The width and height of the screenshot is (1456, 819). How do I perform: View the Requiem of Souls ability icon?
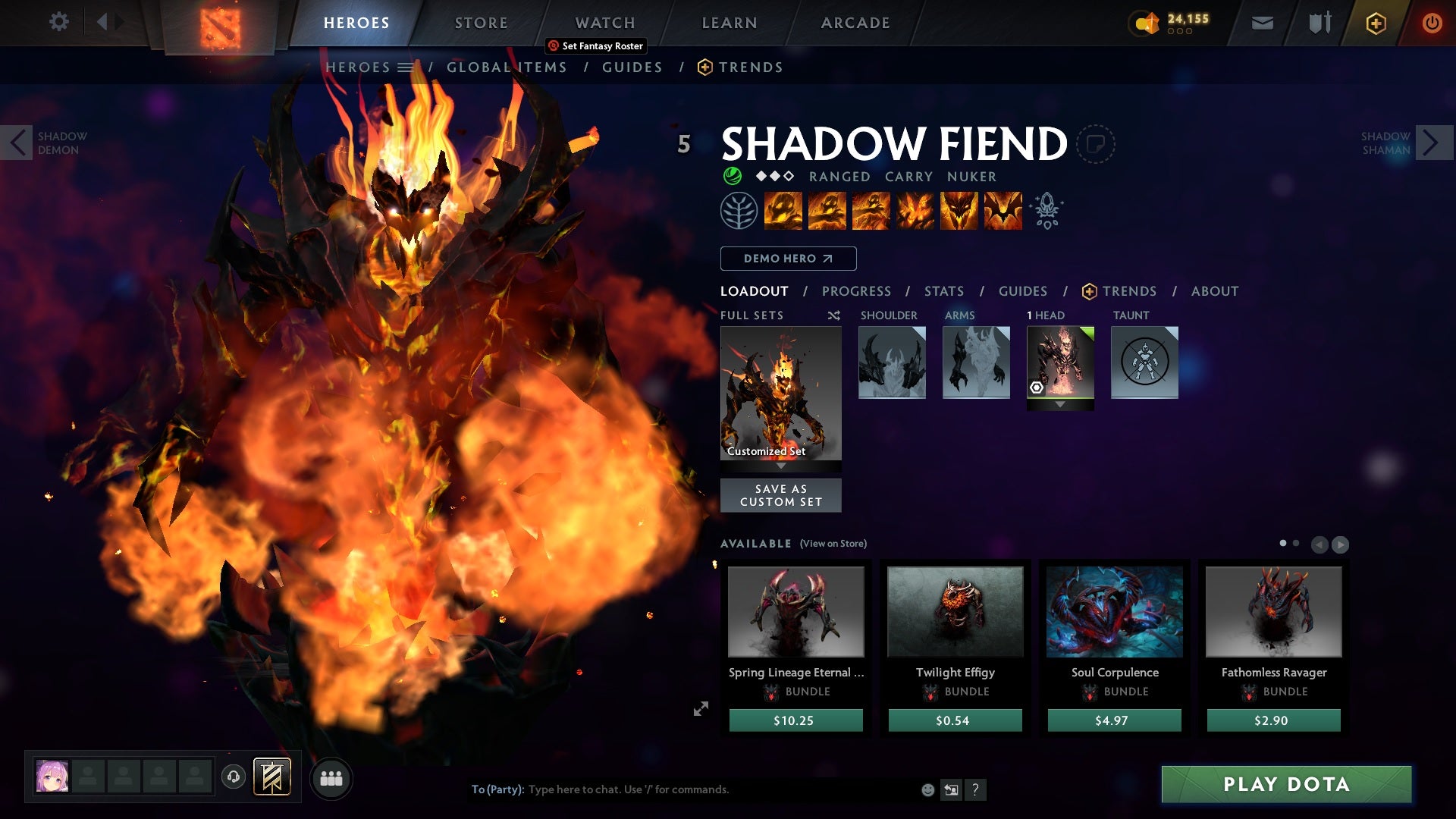point(1004,211)
